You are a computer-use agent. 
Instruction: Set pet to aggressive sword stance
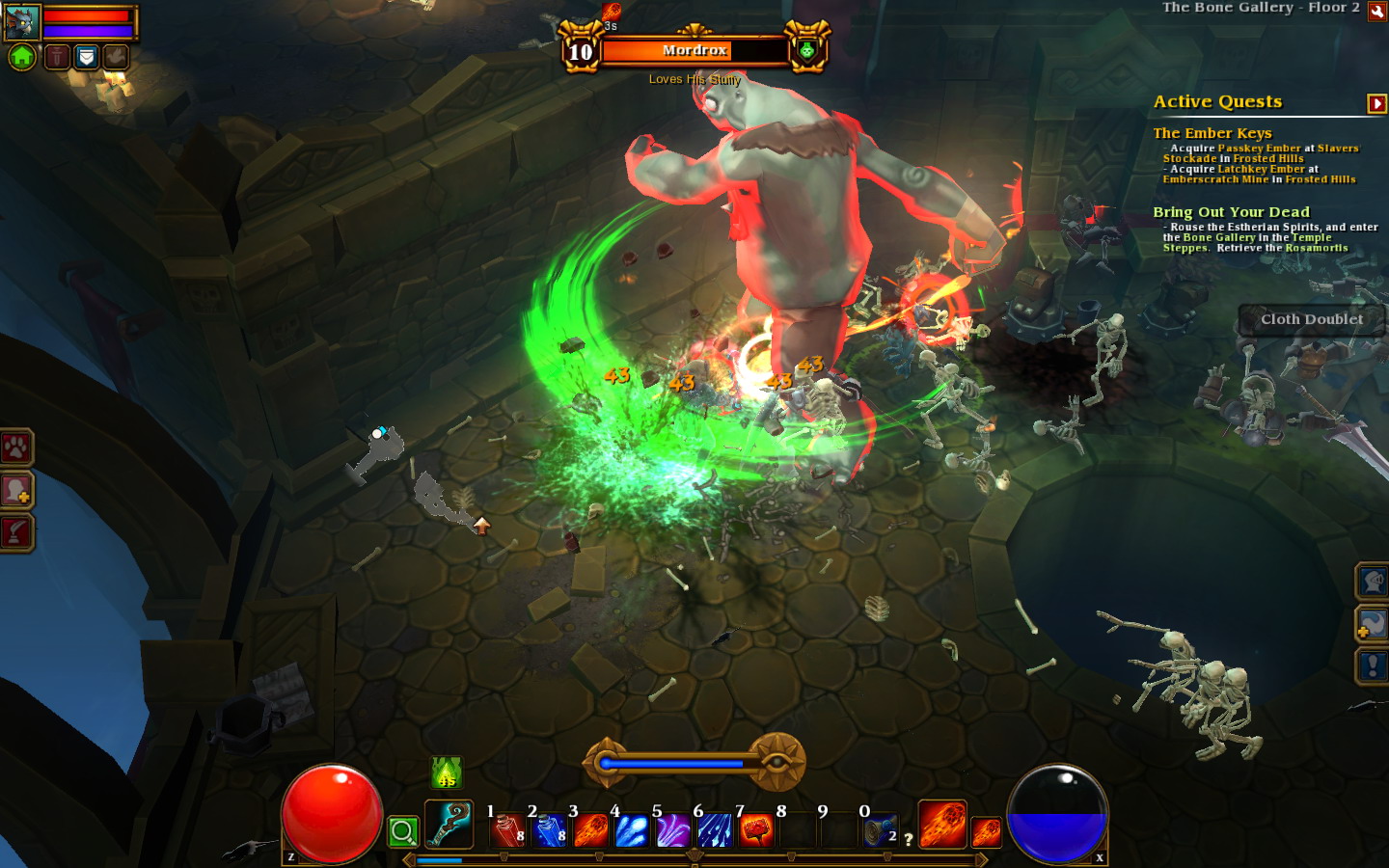coord(57,57)
